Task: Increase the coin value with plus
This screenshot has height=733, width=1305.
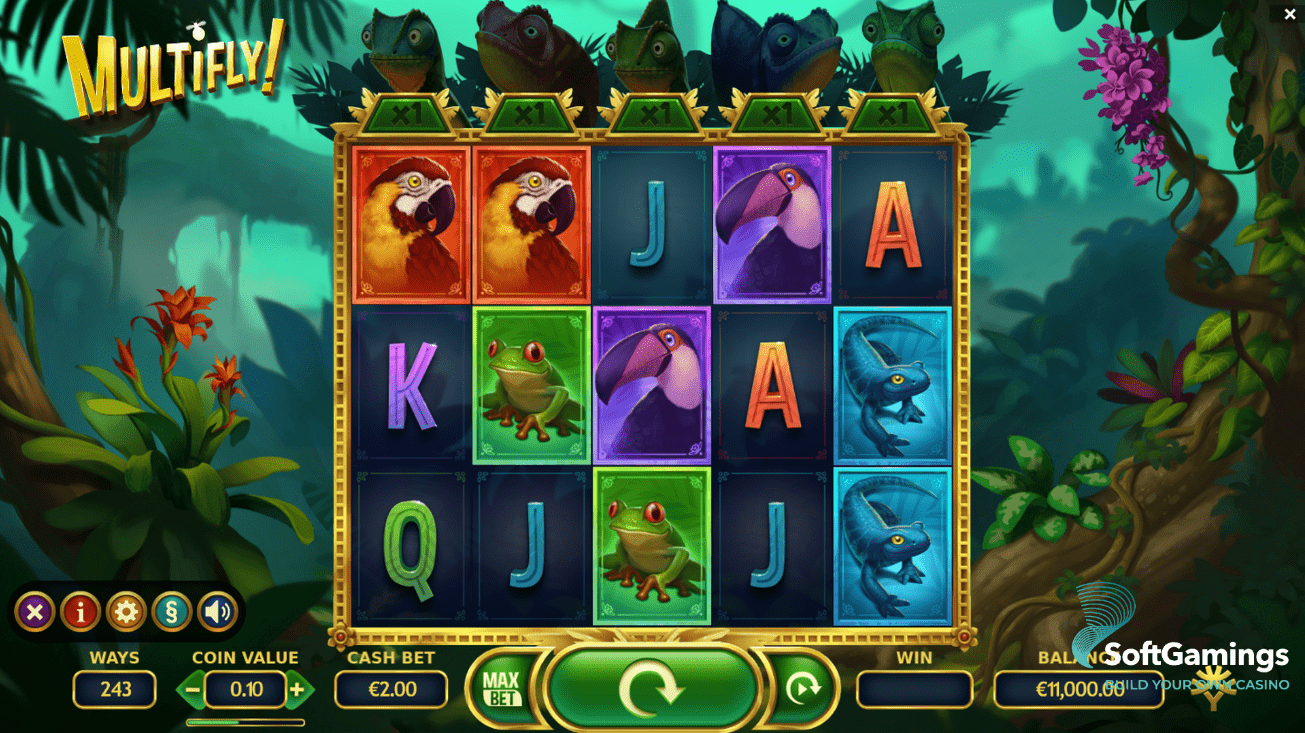Action: pyautogui.click(x=297, y=689)
